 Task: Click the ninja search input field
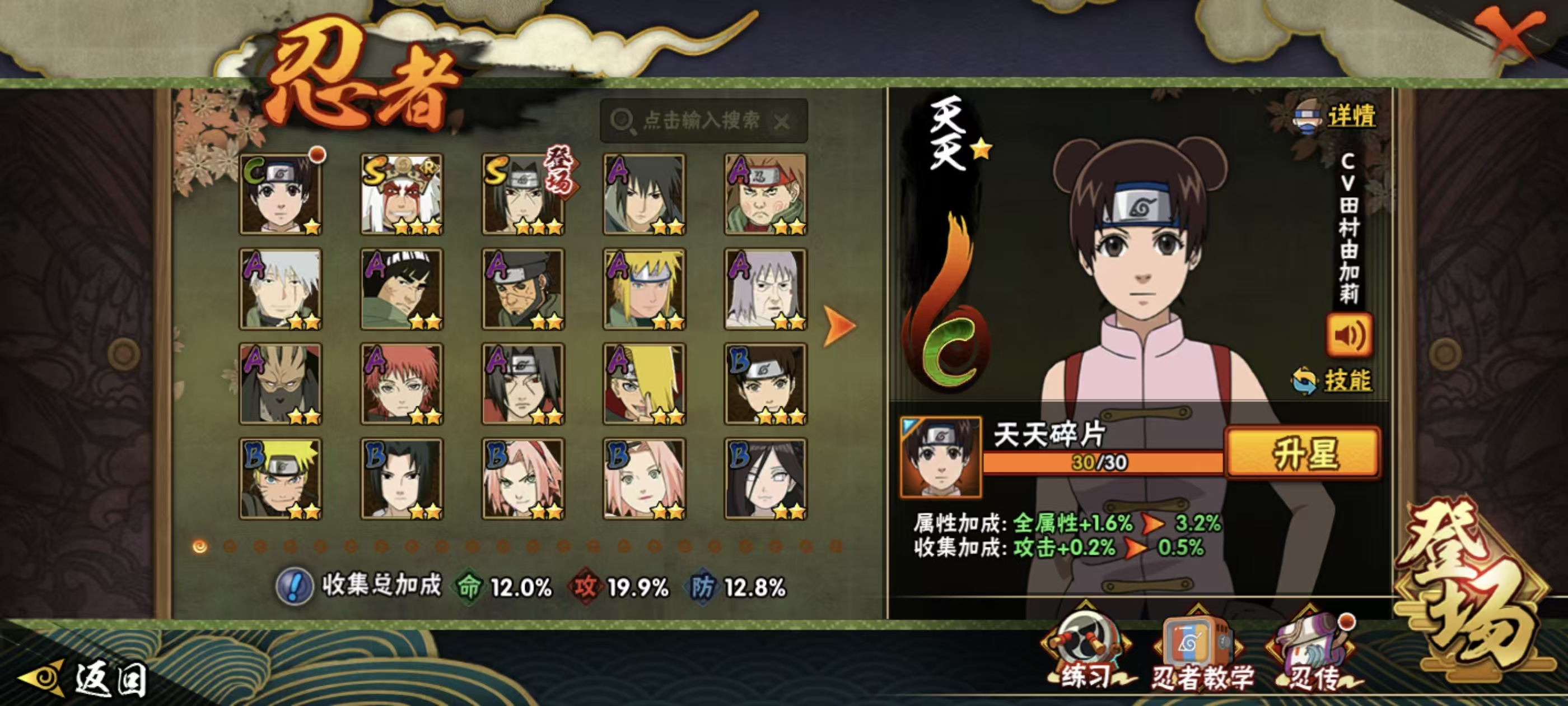point(700,120)
